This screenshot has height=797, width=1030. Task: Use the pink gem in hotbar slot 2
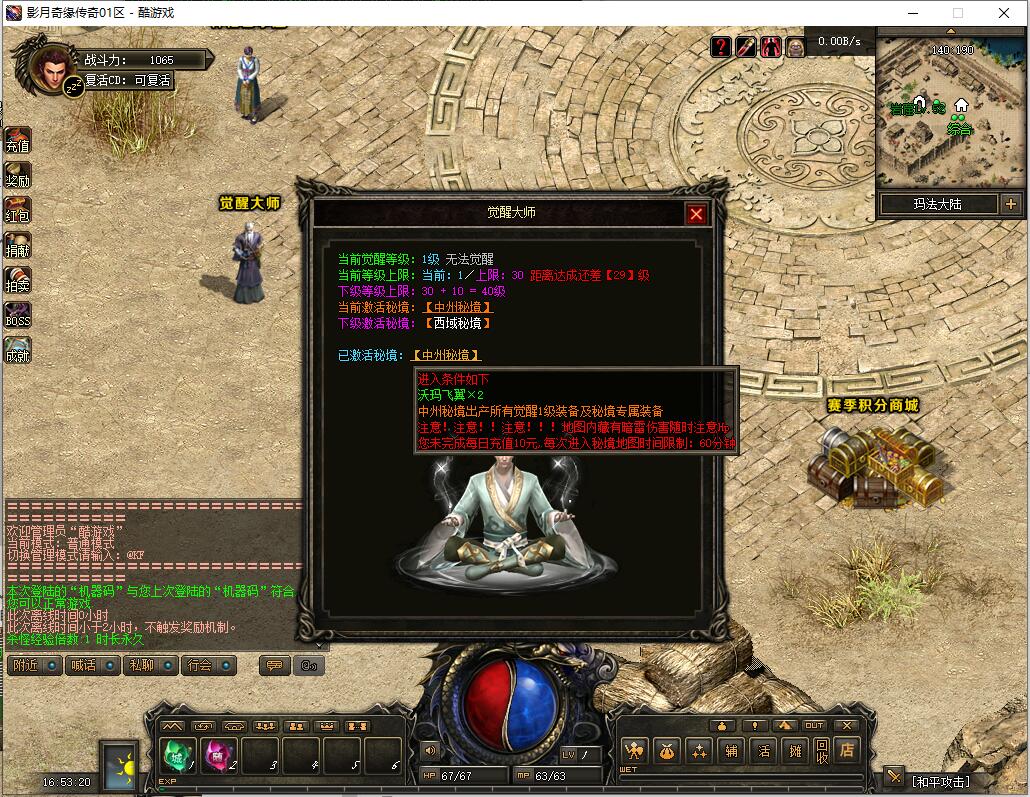[x=219, y=756]
